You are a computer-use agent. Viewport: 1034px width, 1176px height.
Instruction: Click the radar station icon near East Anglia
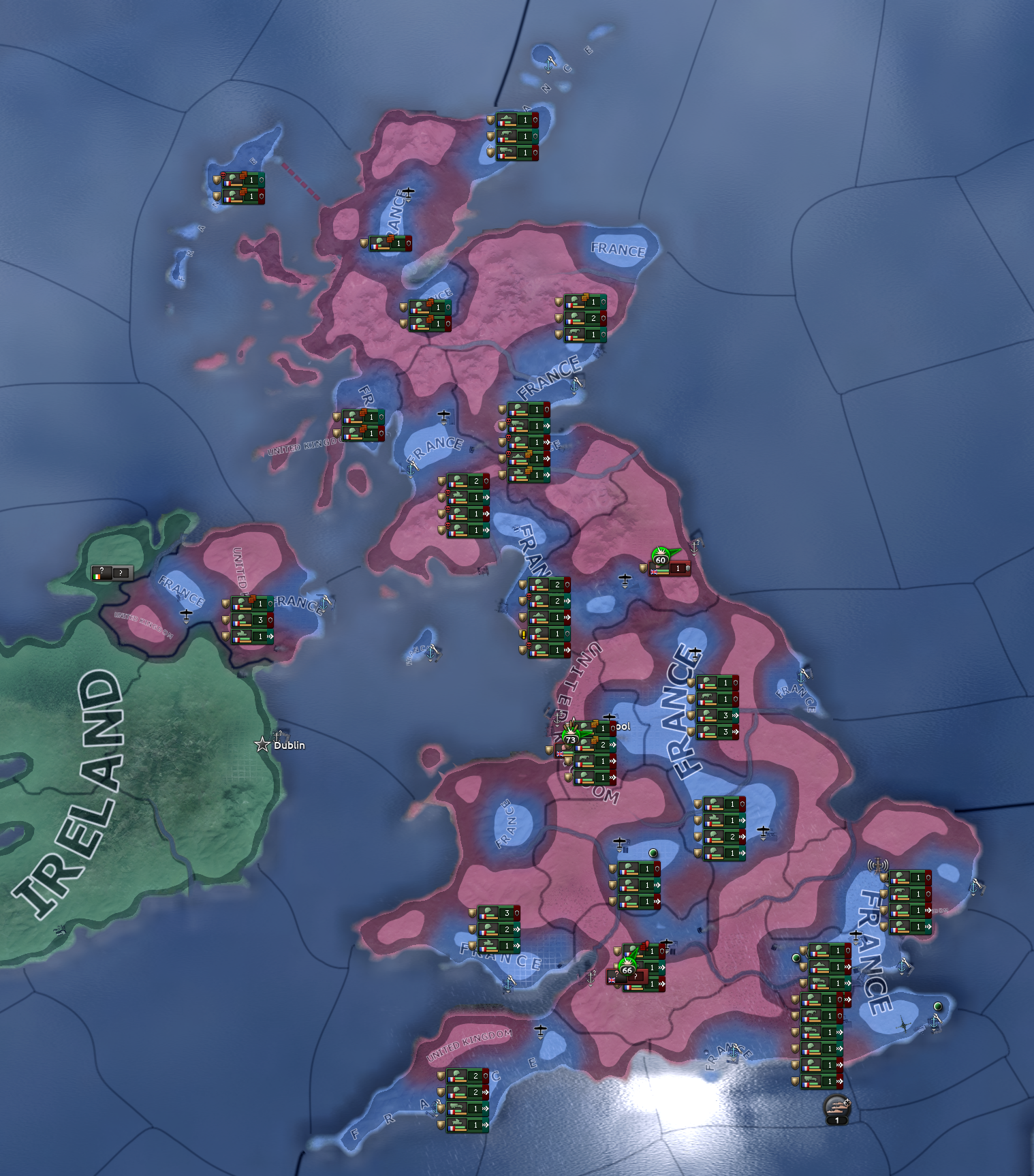(x=878, y=865)
